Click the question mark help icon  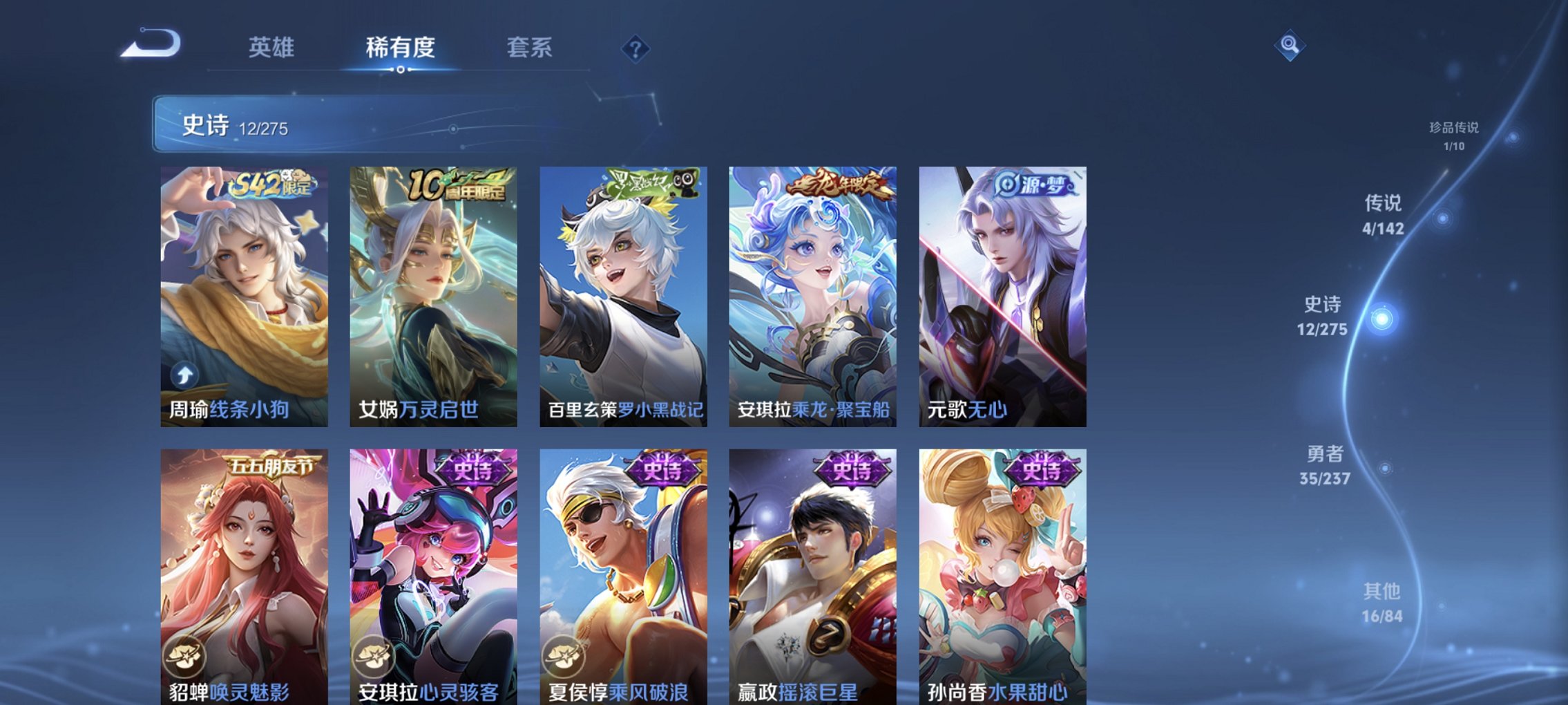click(637, 48)
